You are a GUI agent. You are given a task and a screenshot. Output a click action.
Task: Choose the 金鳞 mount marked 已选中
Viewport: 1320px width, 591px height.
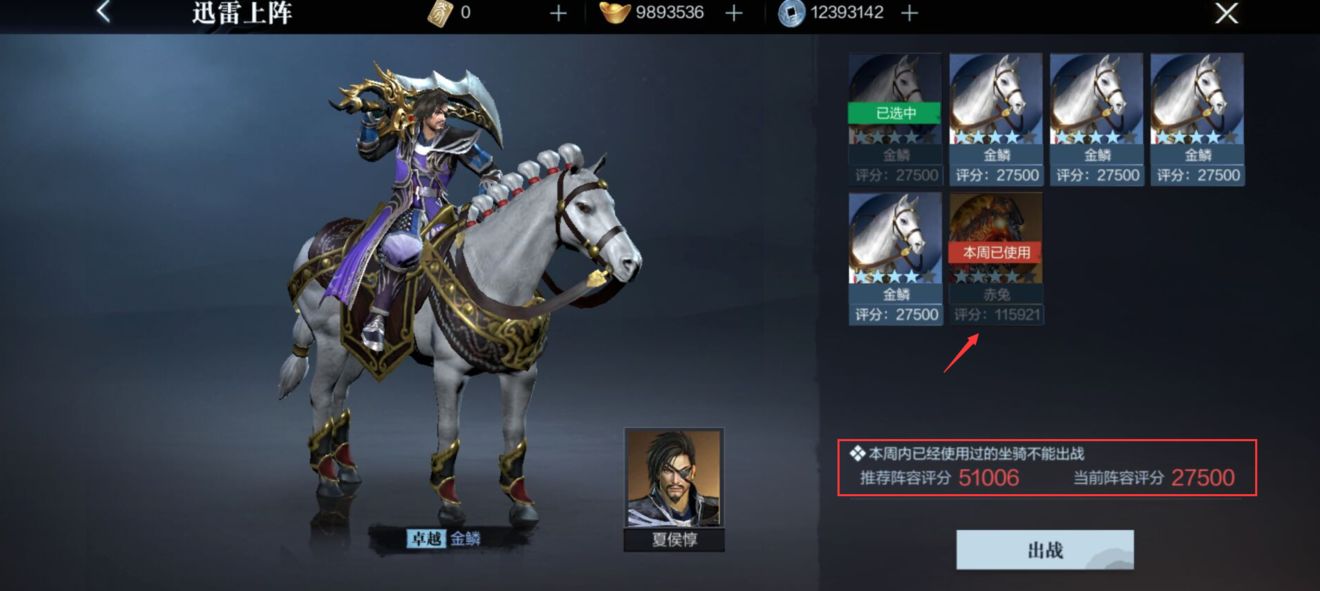pos(895,118)
